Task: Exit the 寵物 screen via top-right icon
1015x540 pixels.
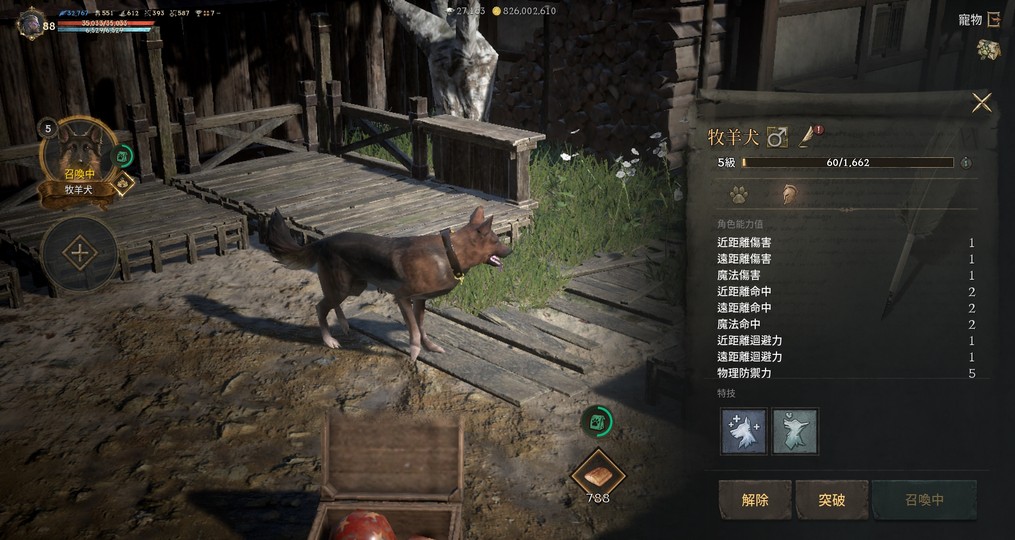Action: [x=994, y=19]
